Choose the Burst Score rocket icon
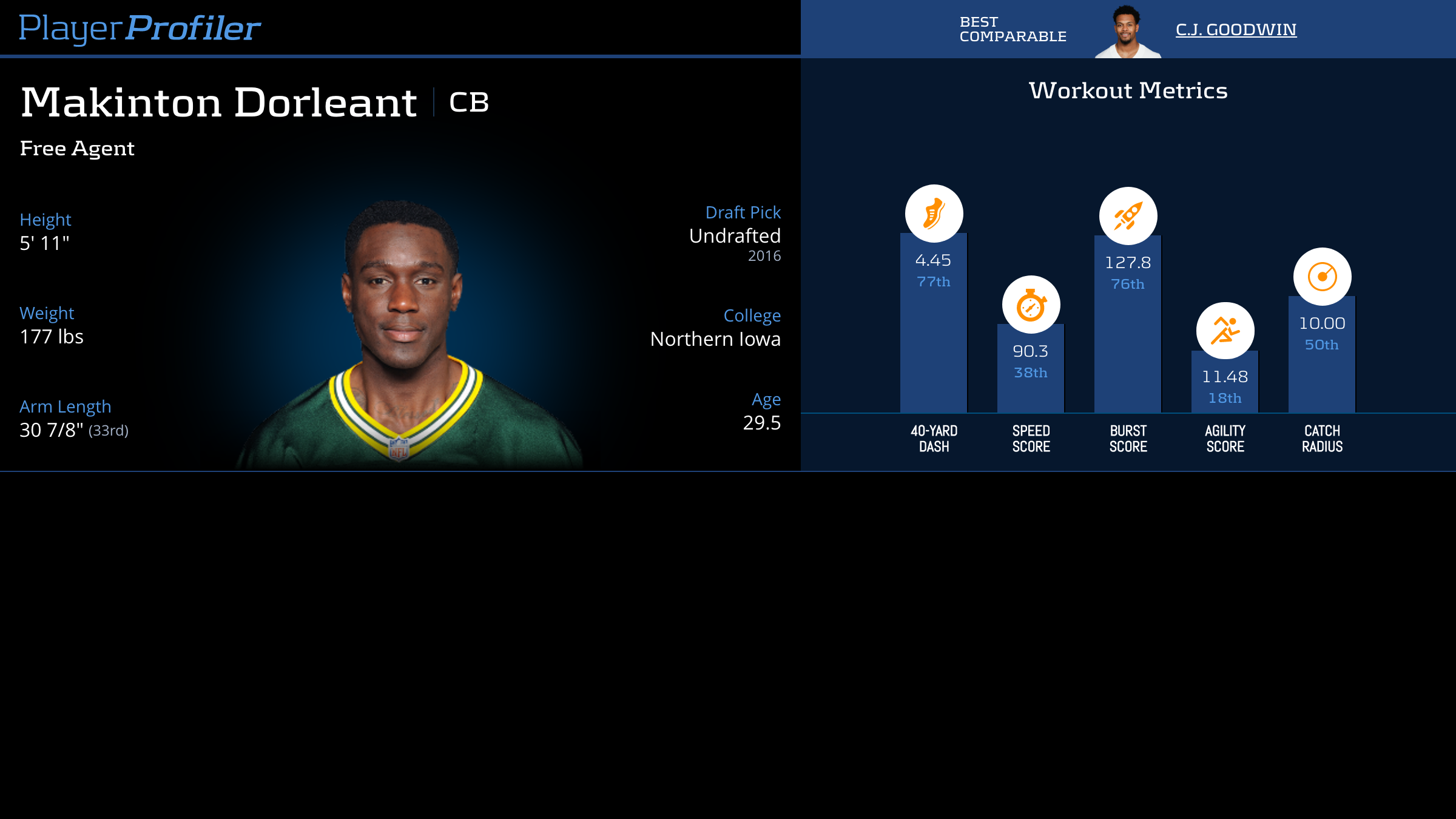 pyautogui.click(x=1128, y=216)
